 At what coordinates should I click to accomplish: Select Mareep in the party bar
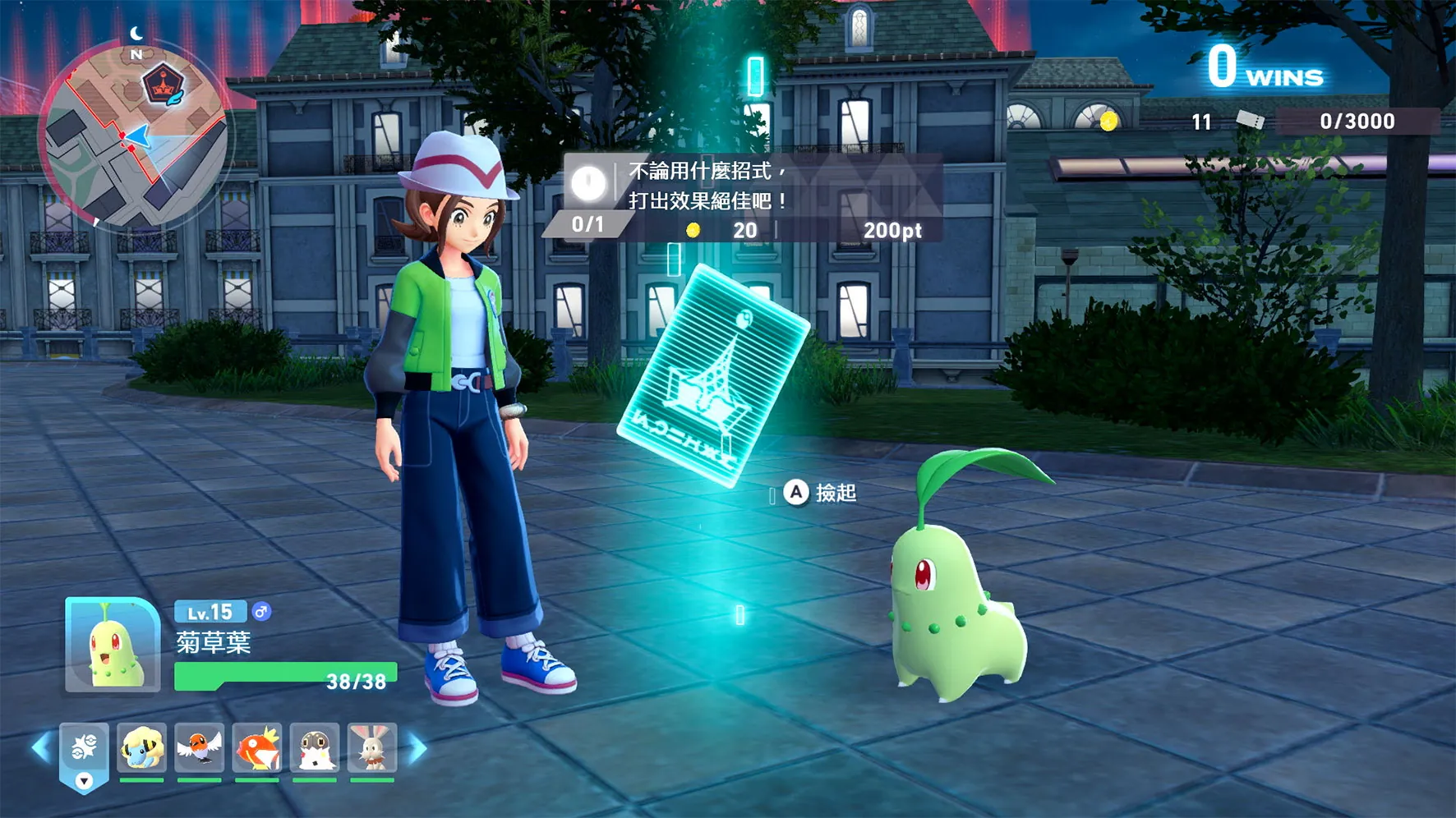[141, 748]
